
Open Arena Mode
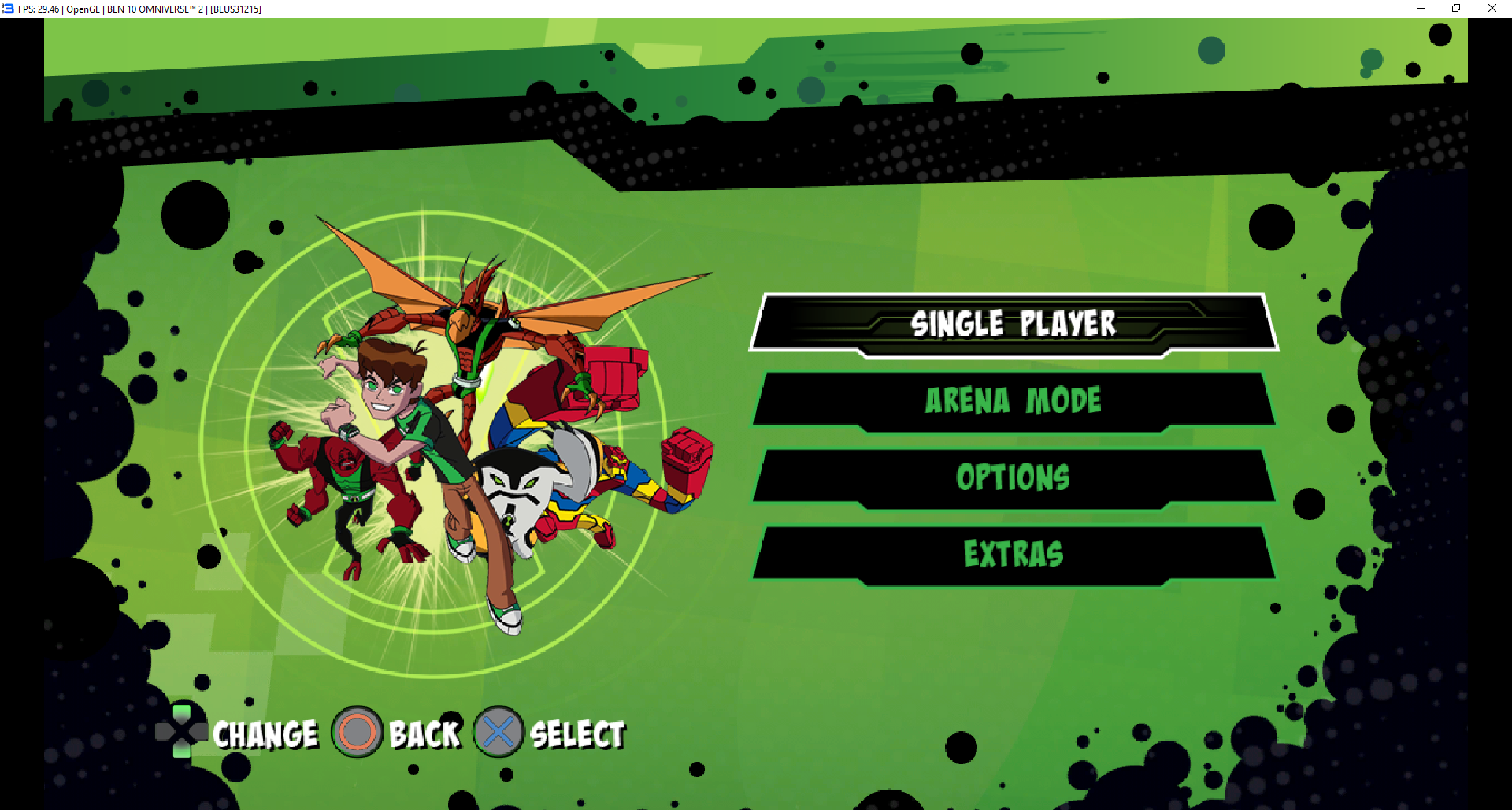click(1014, 400)
